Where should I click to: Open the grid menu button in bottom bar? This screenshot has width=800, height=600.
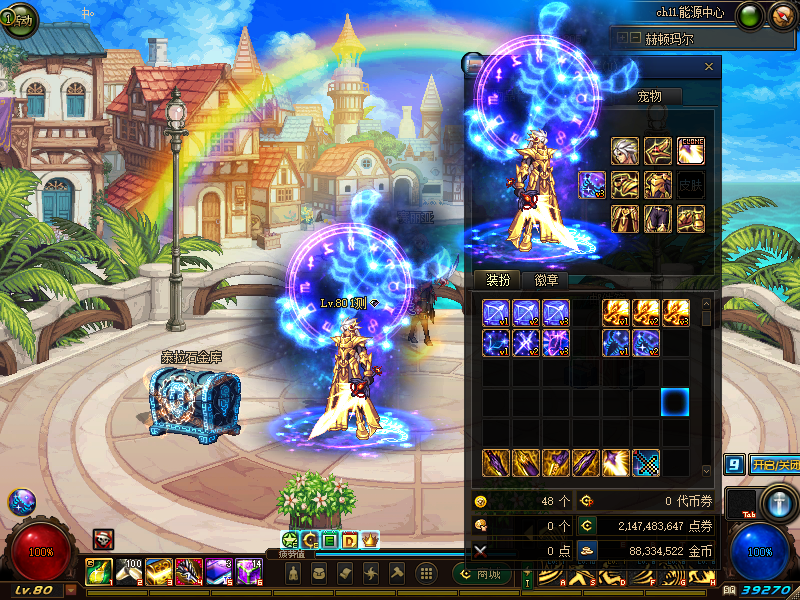tap(426, 573)
